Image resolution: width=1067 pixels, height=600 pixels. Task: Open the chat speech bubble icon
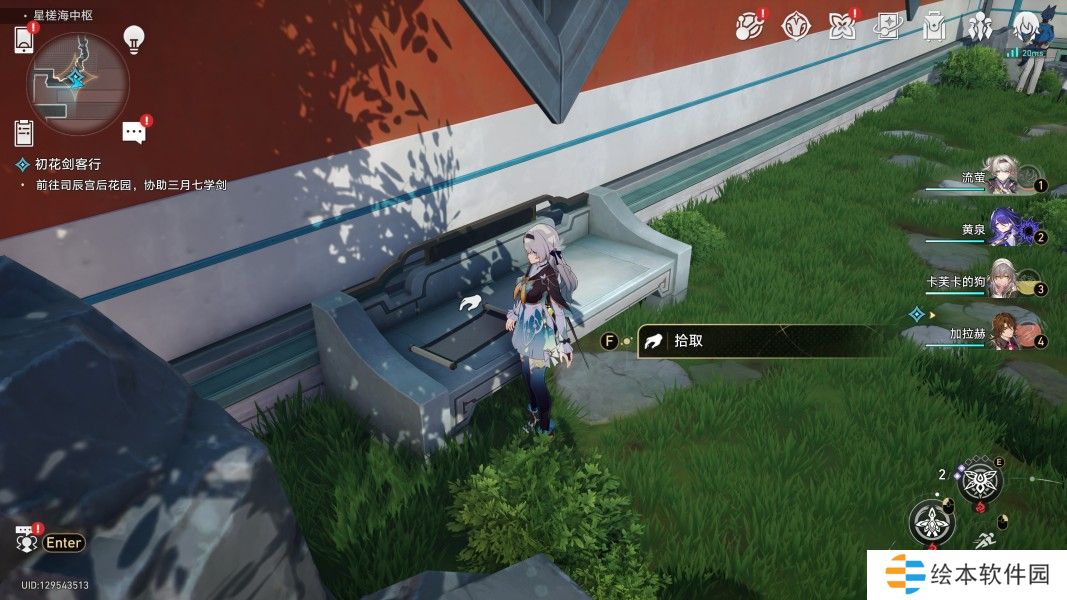[134, 132]
